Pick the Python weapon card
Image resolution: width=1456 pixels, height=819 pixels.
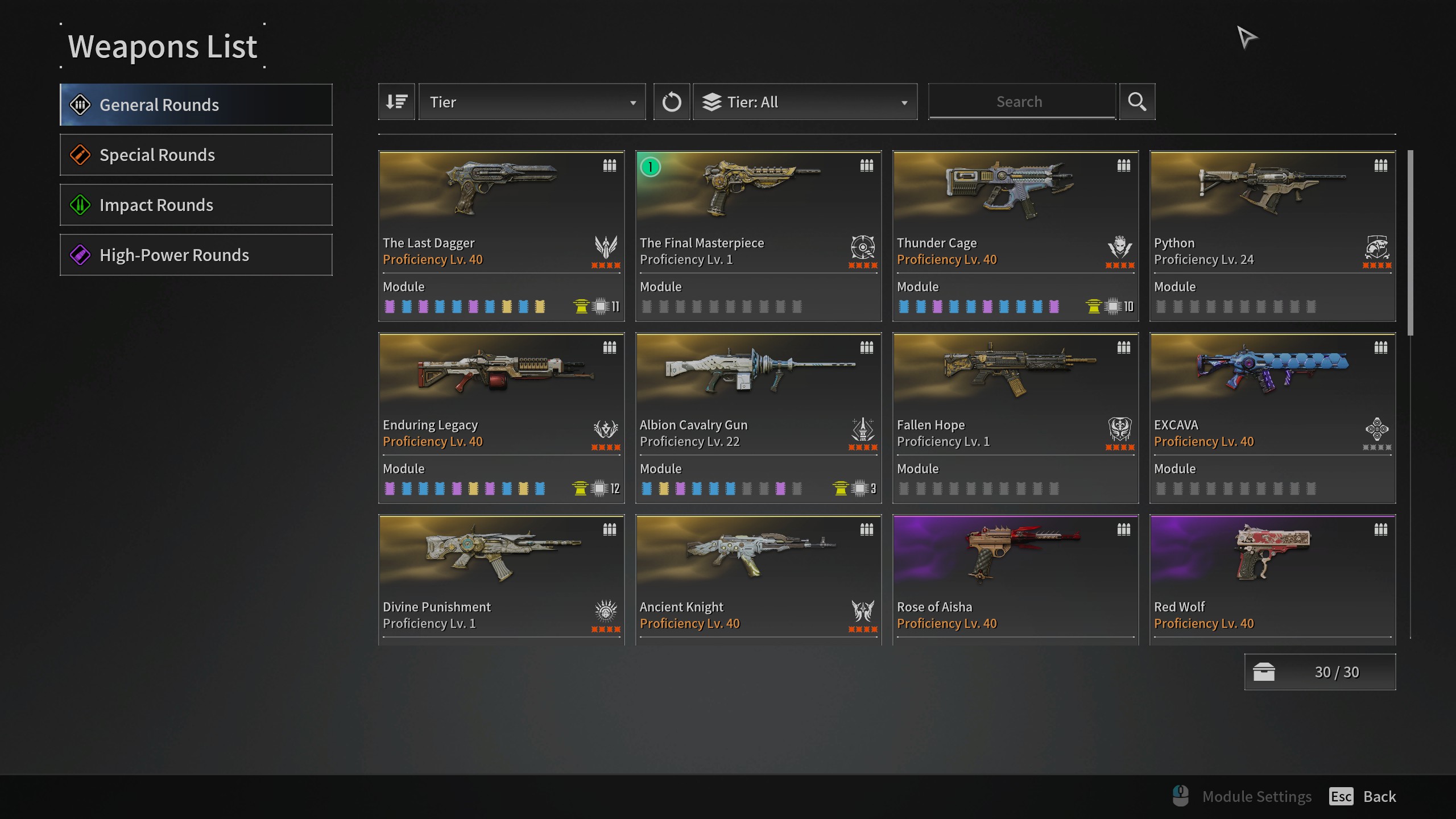(1272, 235)
